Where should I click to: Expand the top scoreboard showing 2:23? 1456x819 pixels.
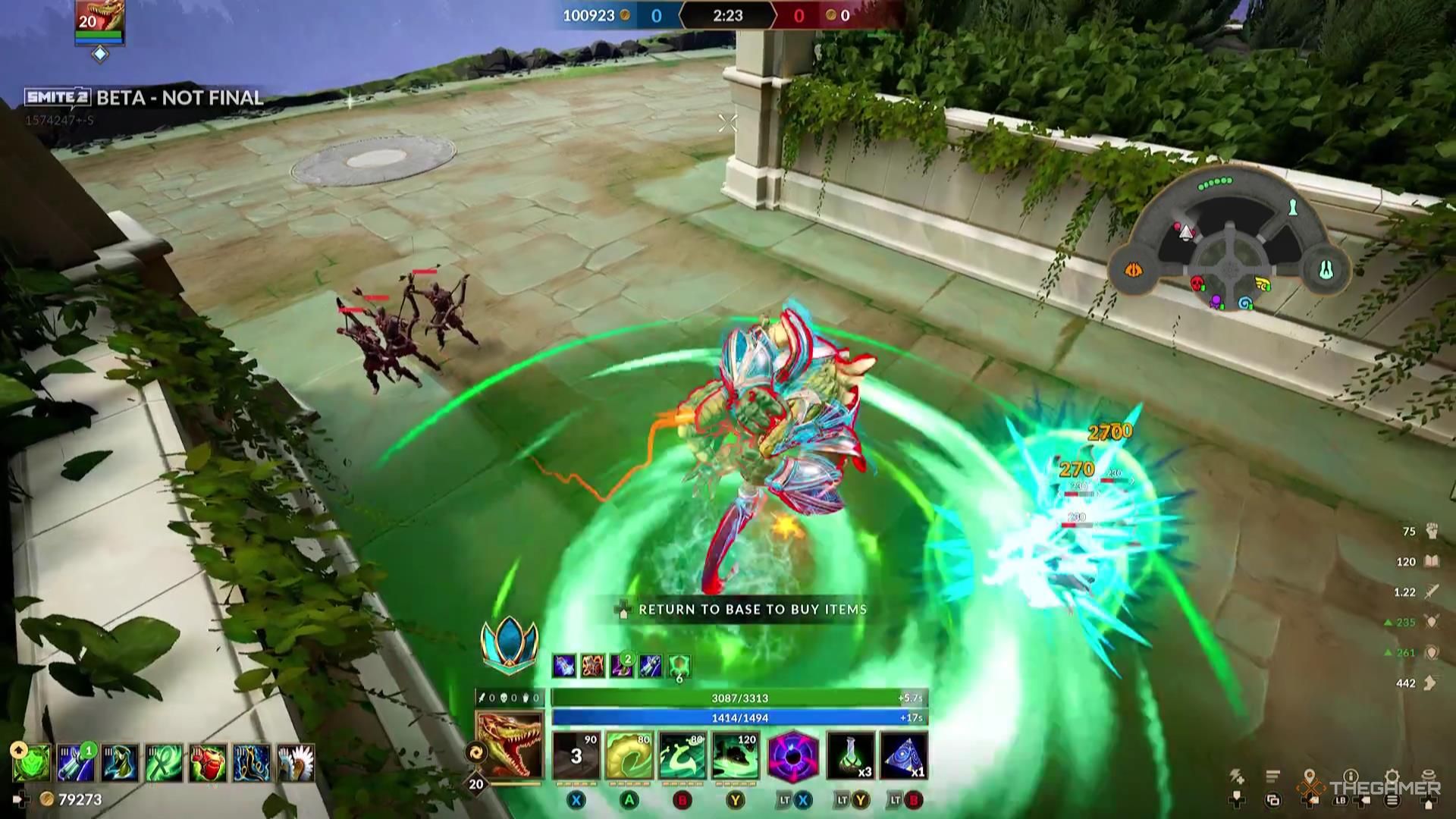click(x=728, y=15)
